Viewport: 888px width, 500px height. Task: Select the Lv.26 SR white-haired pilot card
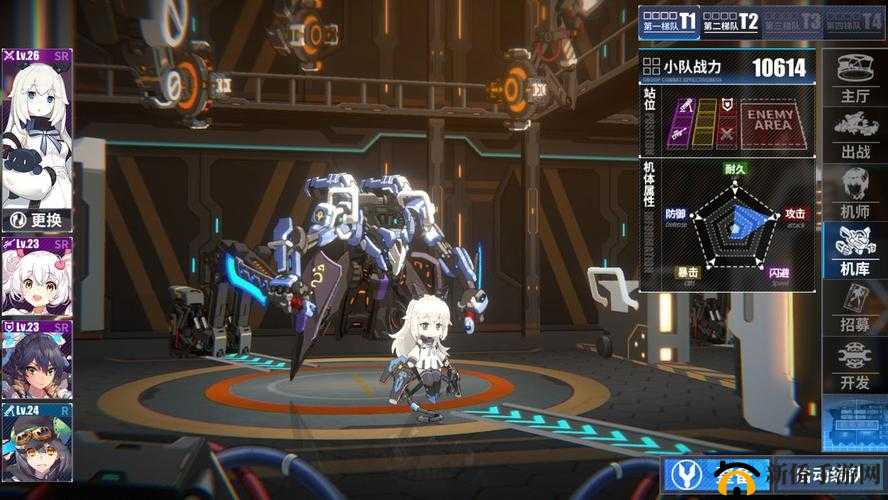[37, 128]
